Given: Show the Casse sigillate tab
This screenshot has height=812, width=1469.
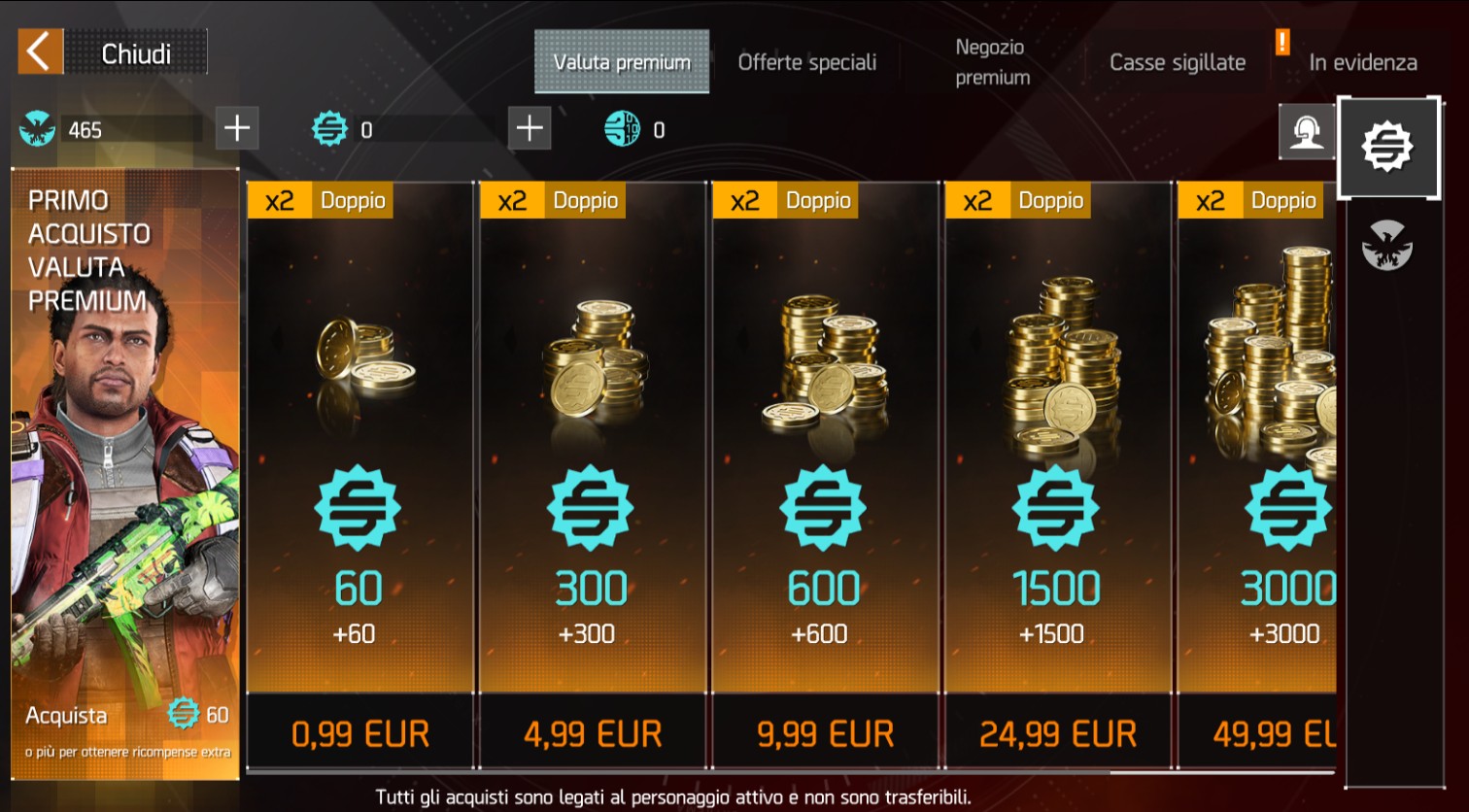Looking at the screenshot, I should 1177,62.
